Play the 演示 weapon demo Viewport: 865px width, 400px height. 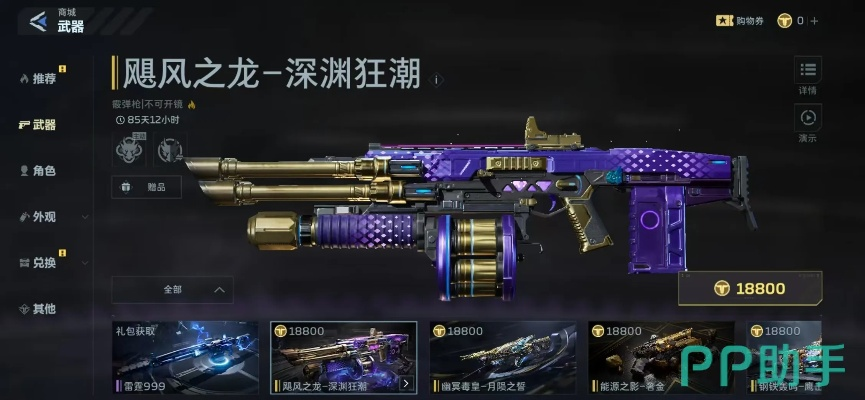point(808,123)
